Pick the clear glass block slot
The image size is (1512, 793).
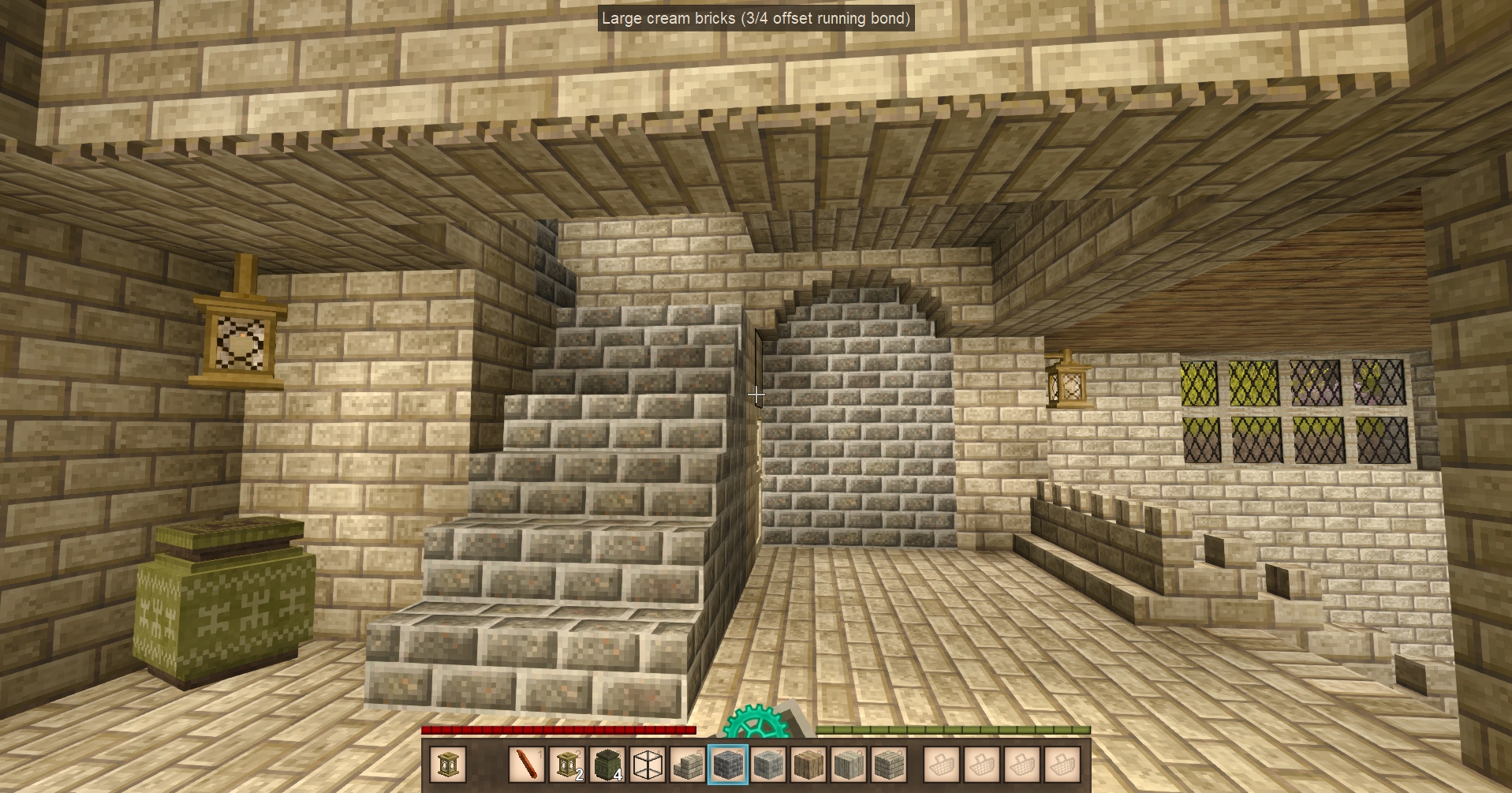pos(648,764)
